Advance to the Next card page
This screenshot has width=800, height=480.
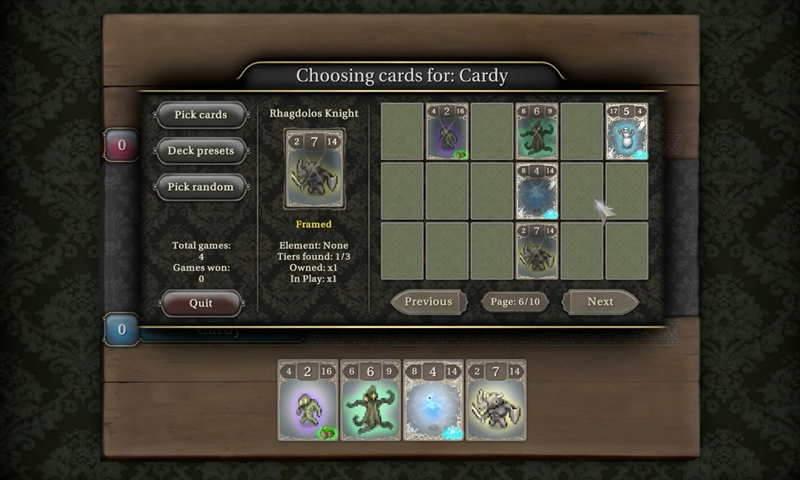coord(600,302)
